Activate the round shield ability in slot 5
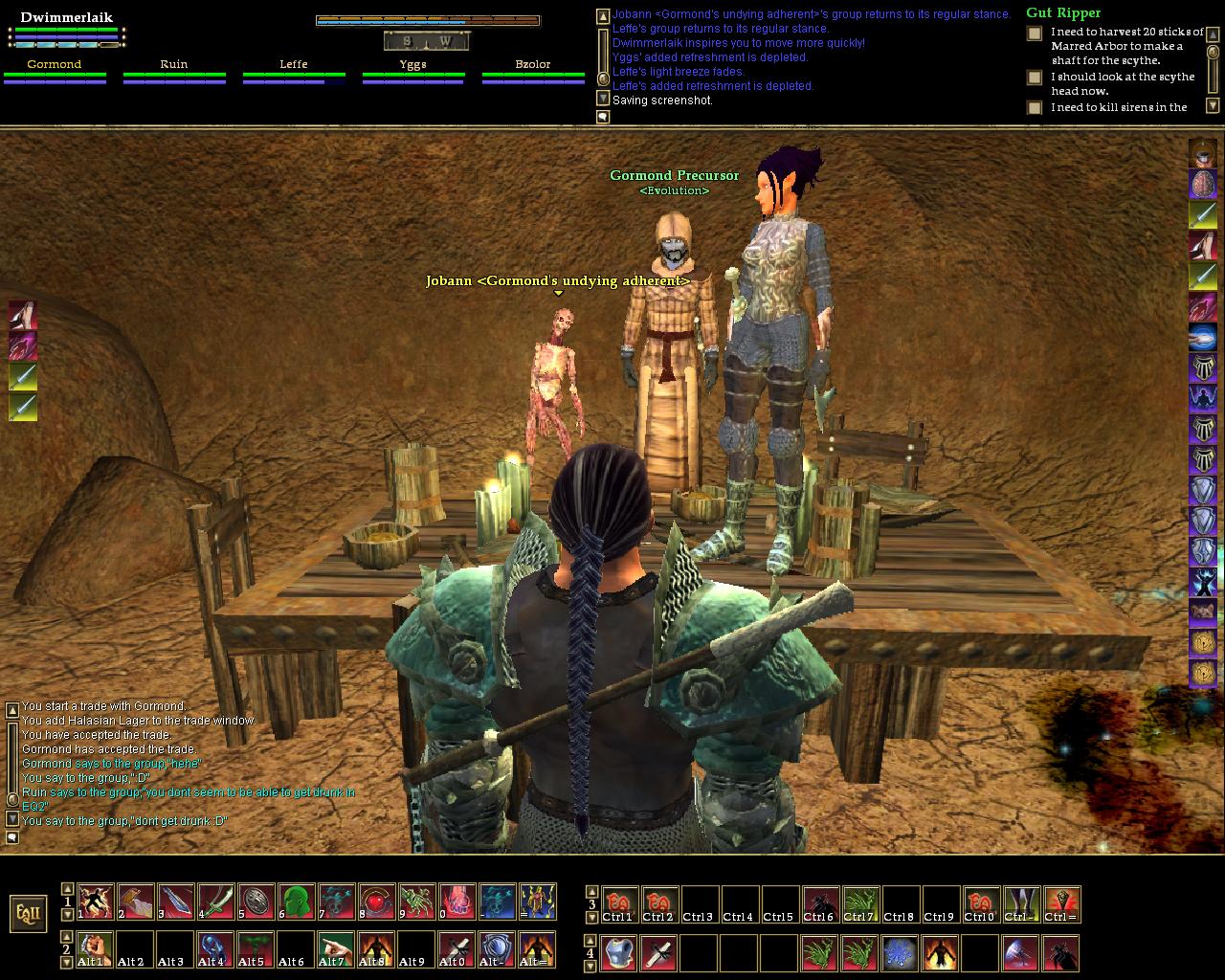Image resolution: width=1225 pixels, height=980 pixels. coord(256,902)
